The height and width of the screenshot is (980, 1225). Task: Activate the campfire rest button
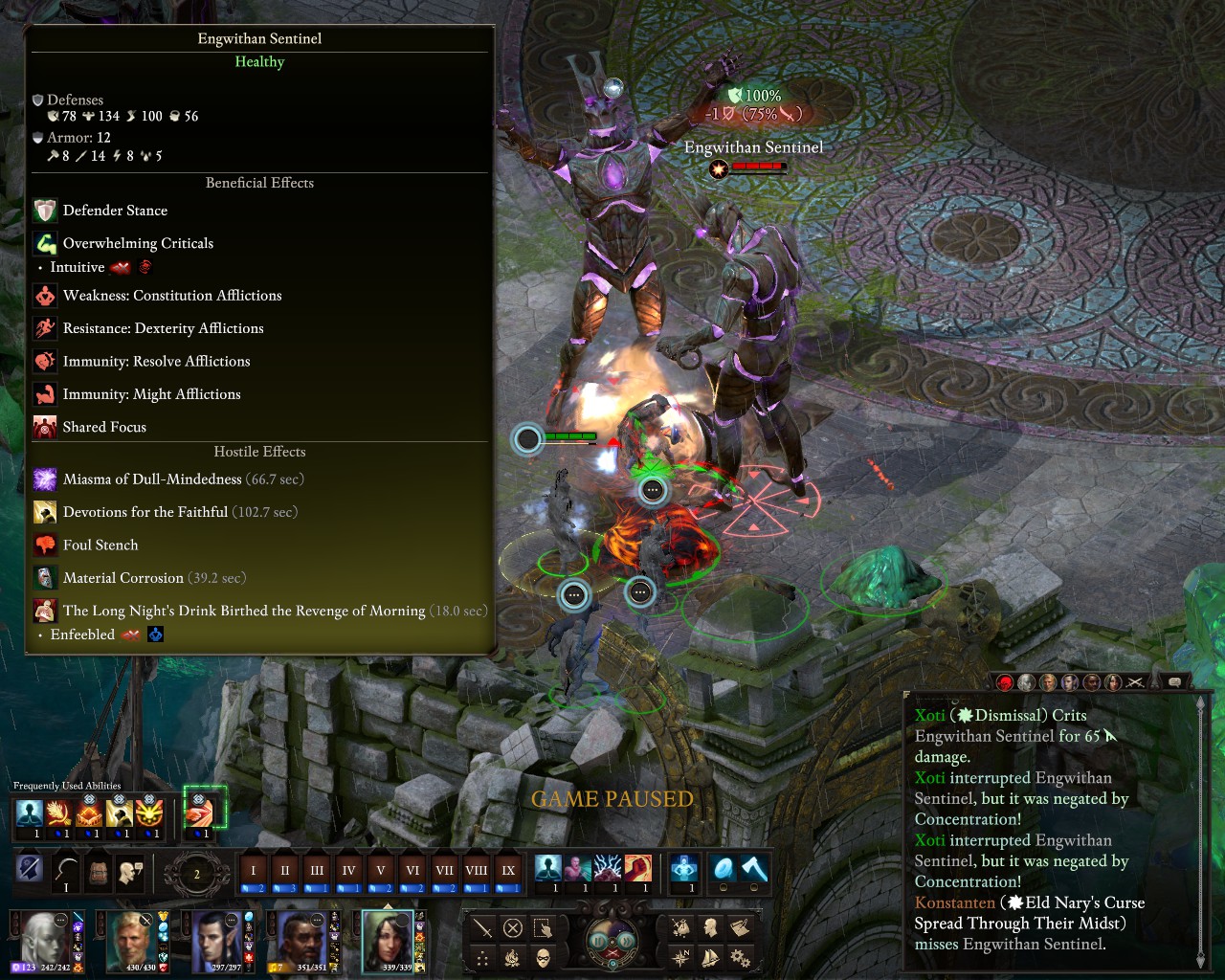coord(513,958)
